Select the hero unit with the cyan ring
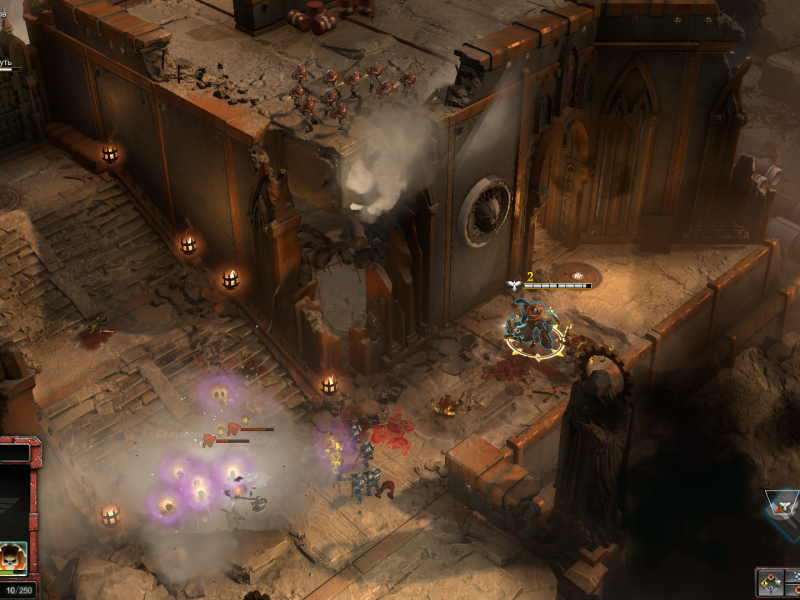 pos(529,327)
